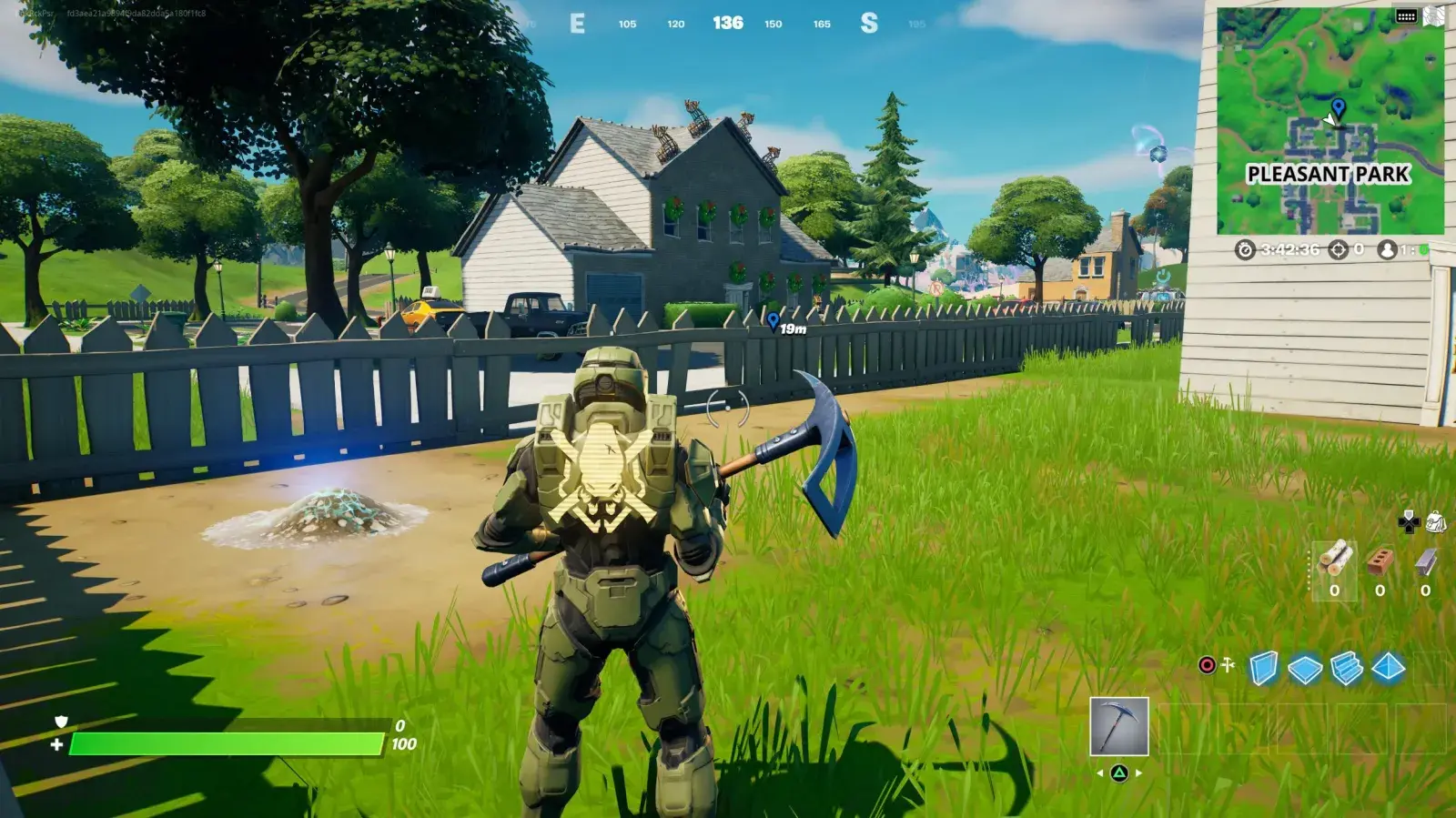Viewport: 1456px width, 818px height.
Task: Click the circle trap button indicator
Action: point(1207,665)
